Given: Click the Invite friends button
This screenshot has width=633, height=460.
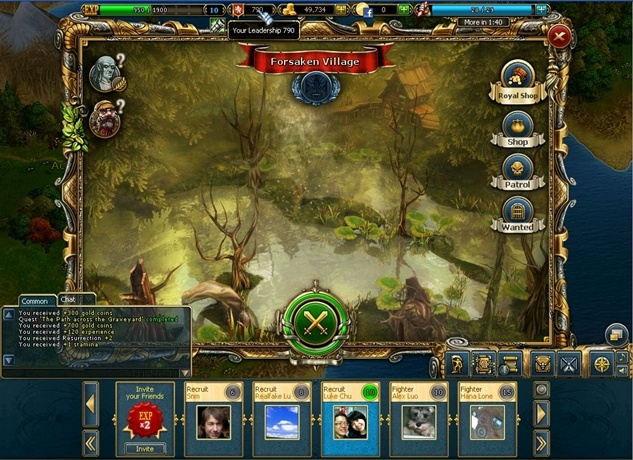Looking at the screenshot, I should (x=144, y=448).
